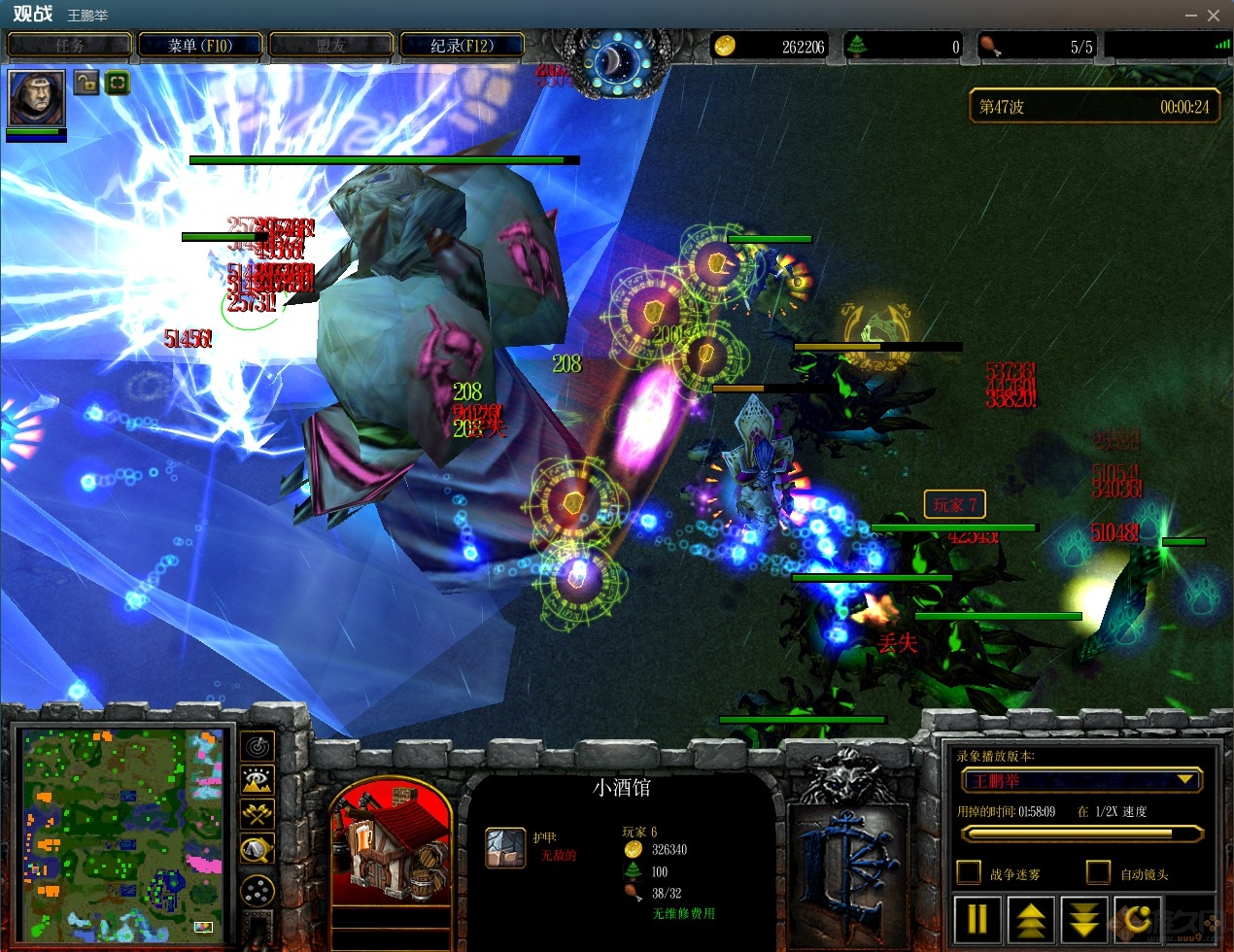Viewport: 1234px width, 952px height.
Task: Pause the replay playback
Action: 977,918
